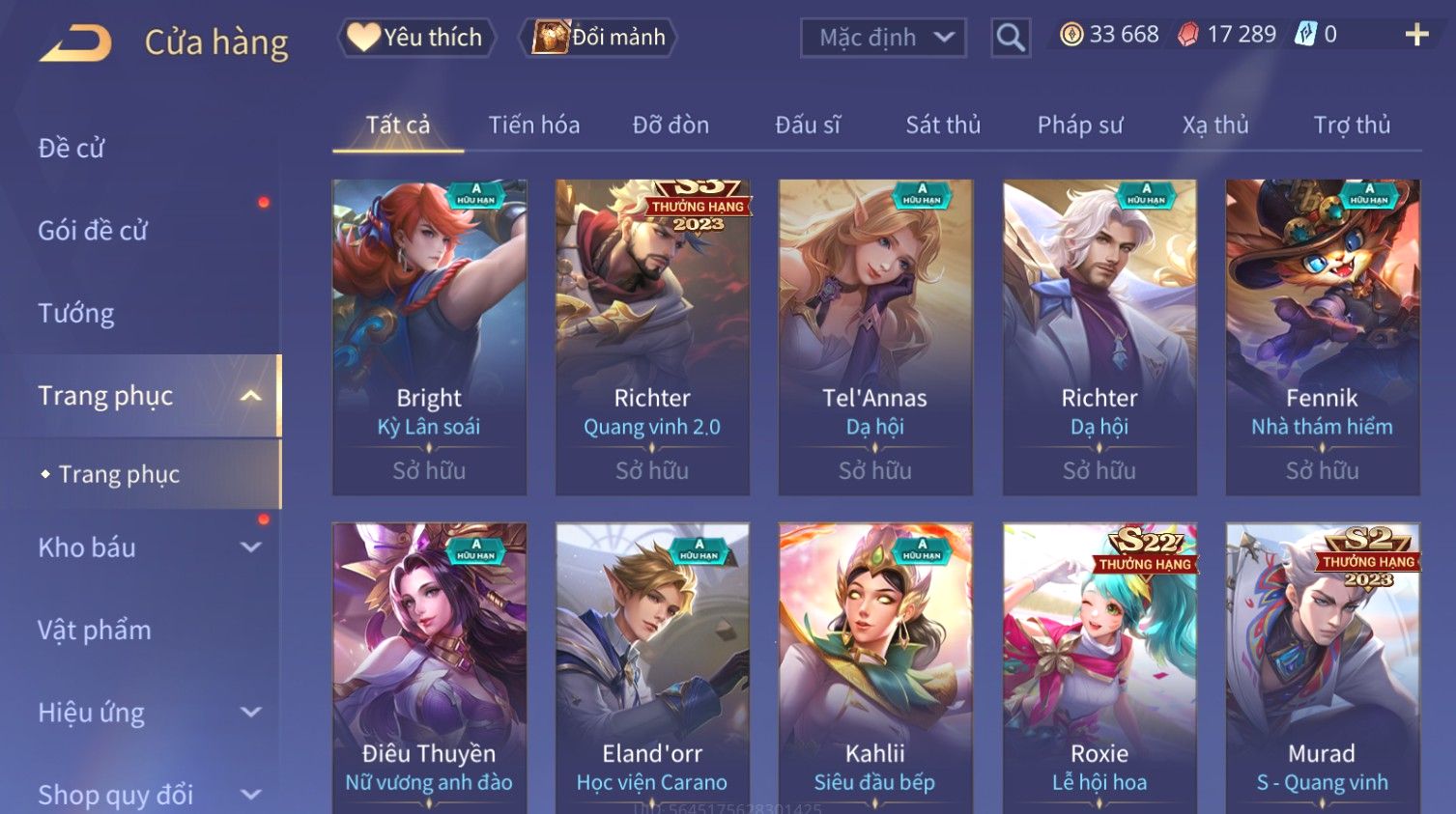Choose the Trợ thủ tab

pos(1352,125)
